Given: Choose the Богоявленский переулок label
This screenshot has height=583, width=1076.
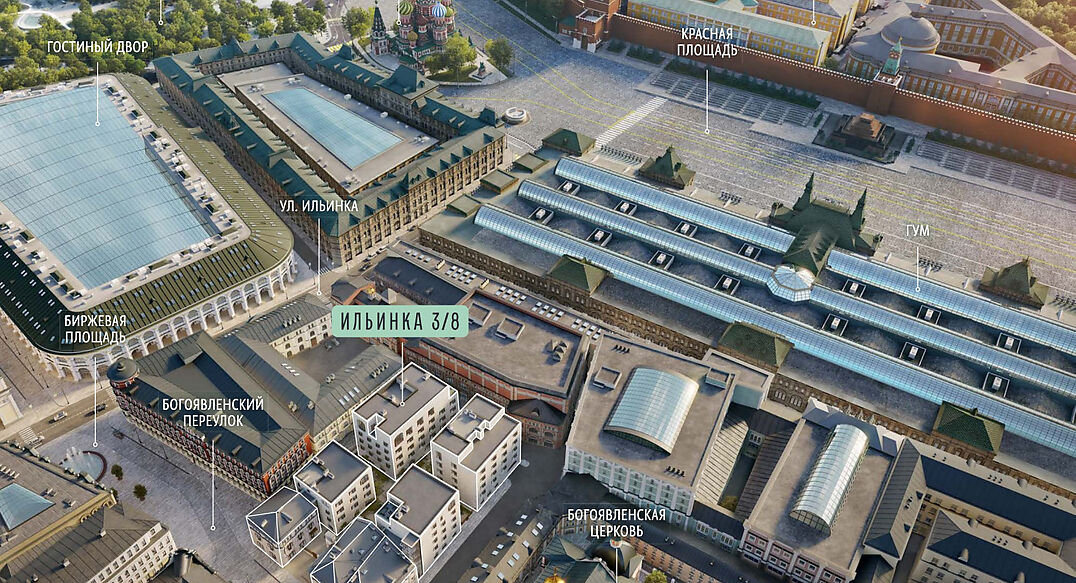Looking at the screenshot, I should click(x=212, y=412).
